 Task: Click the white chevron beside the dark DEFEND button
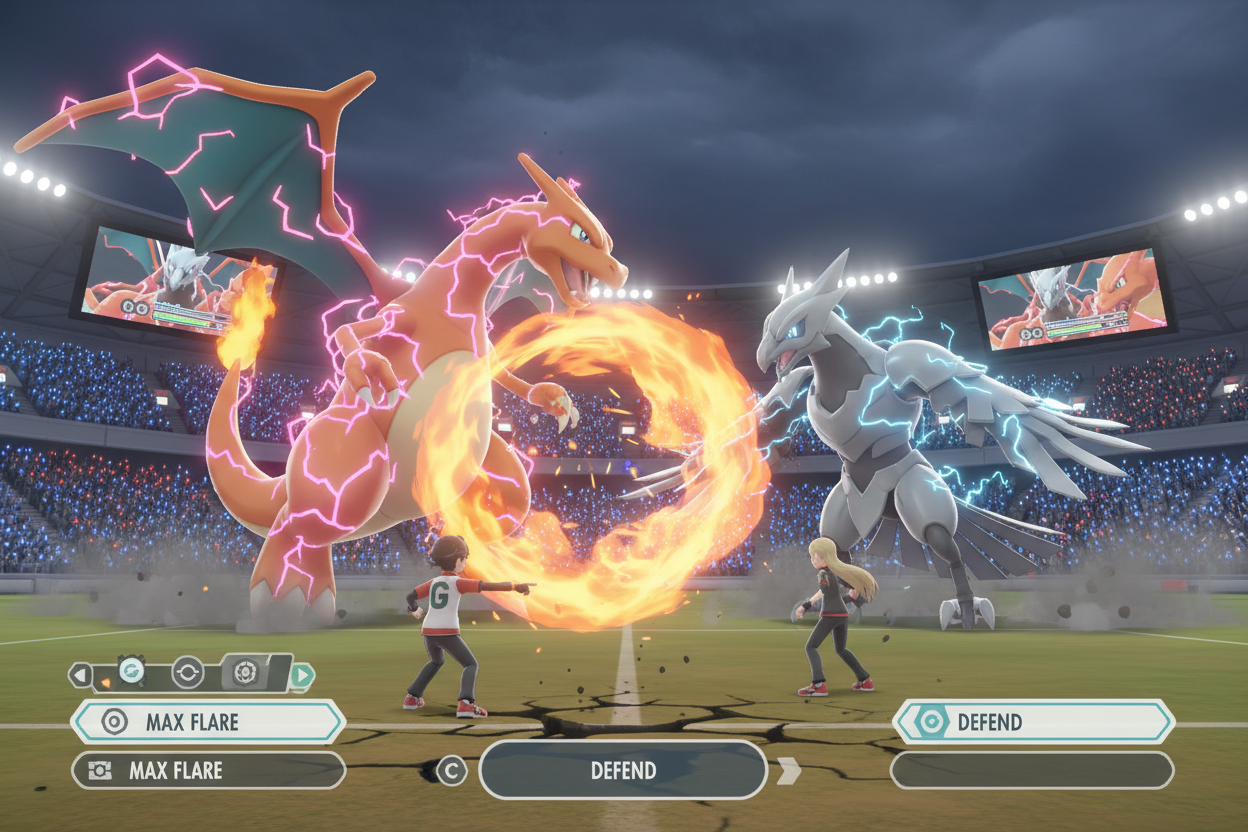(x=789, y=770)
